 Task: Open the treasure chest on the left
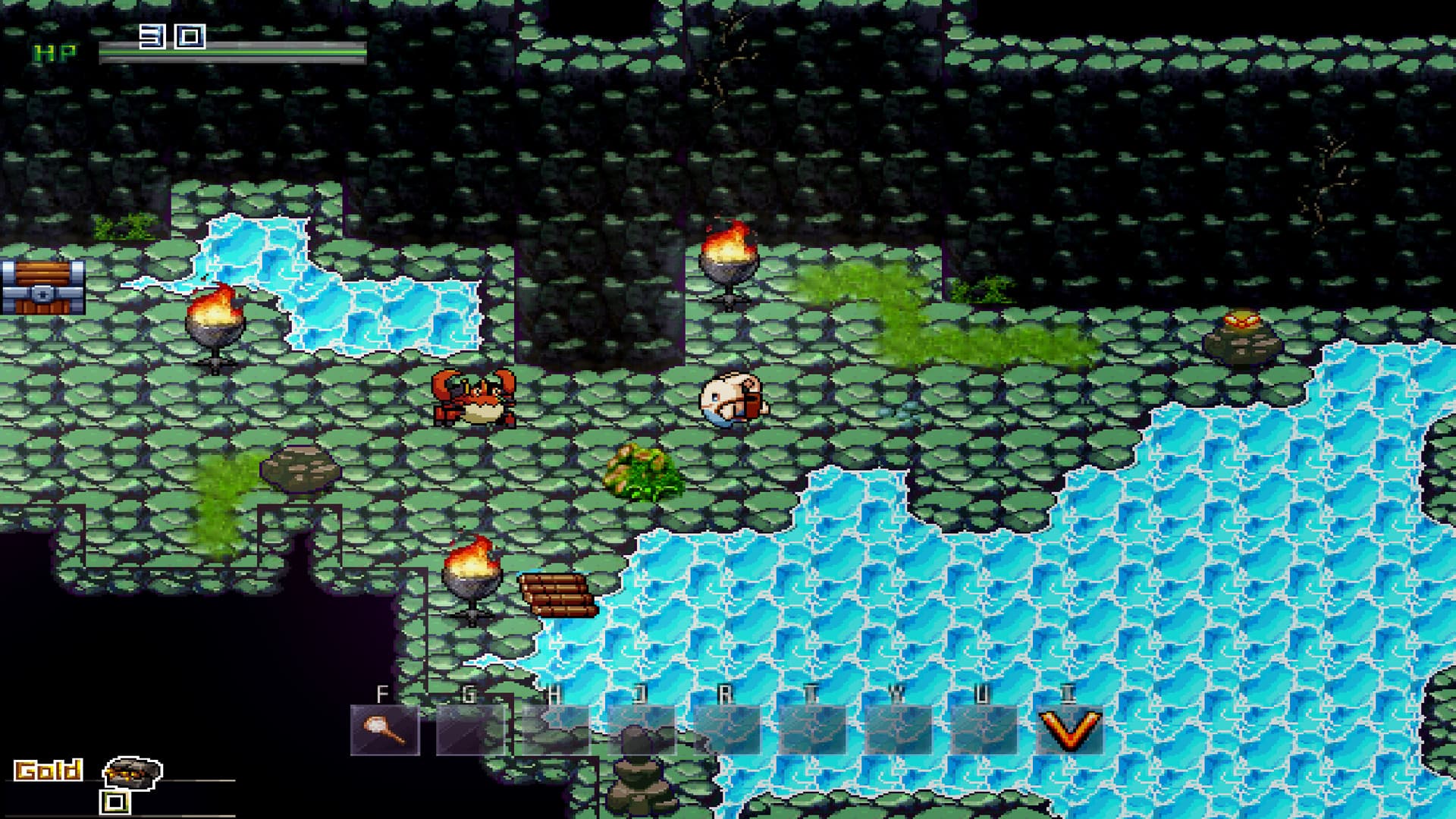pyautogui.click(x=42, y=288)
